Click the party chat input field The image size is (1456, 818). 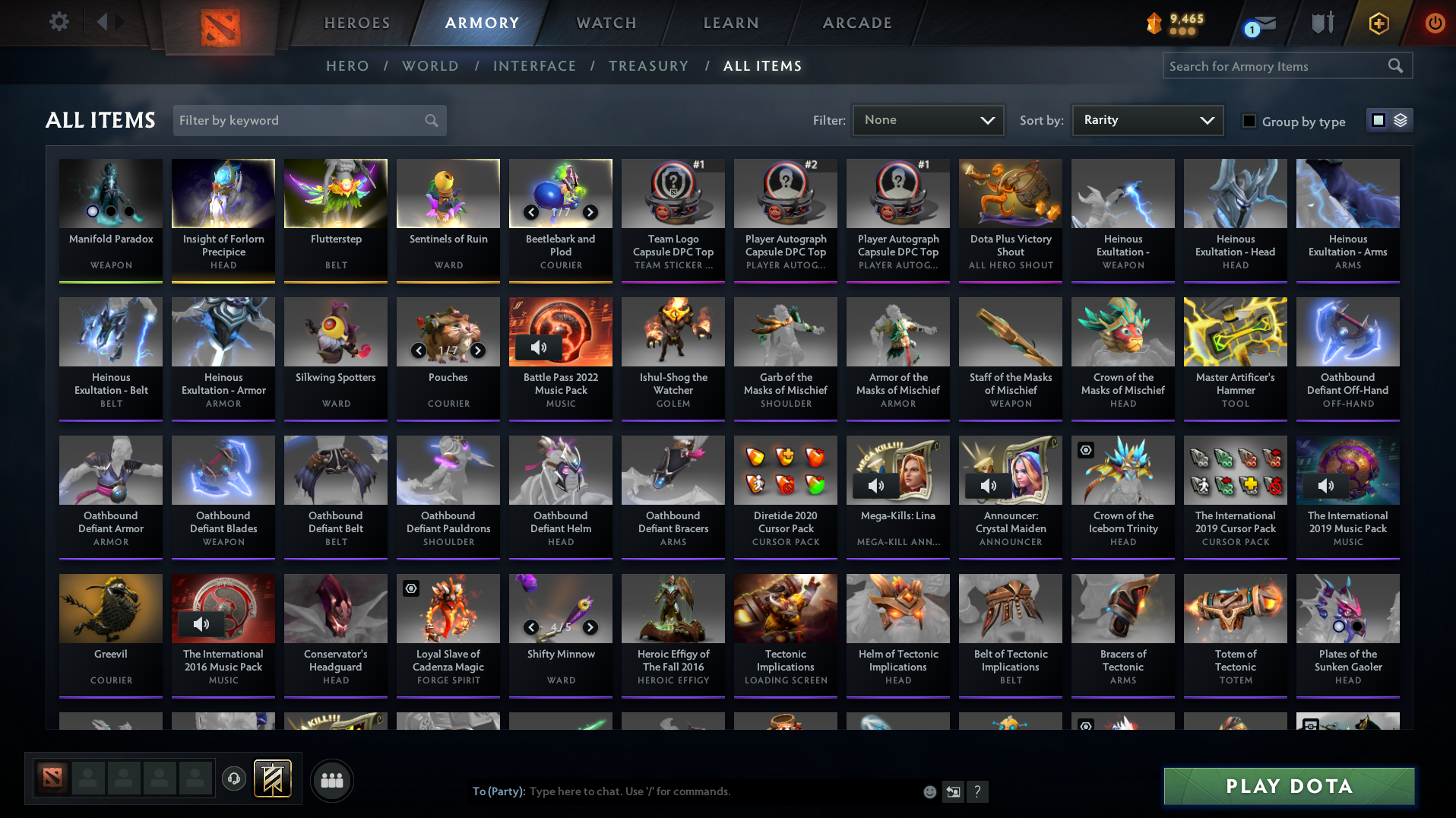(684, 791)
